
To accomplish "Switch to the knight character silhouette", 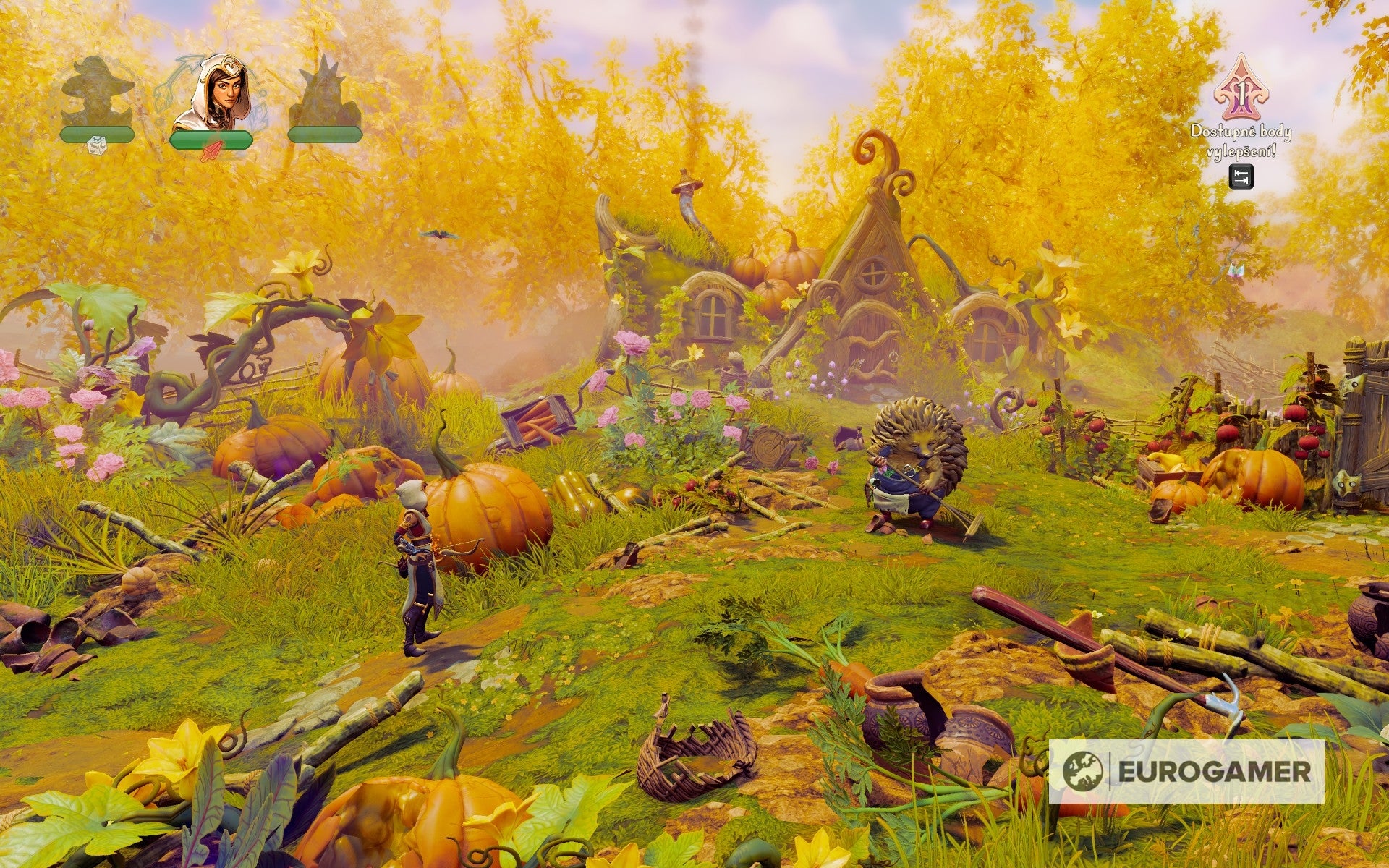I will (x=323, y=94).
